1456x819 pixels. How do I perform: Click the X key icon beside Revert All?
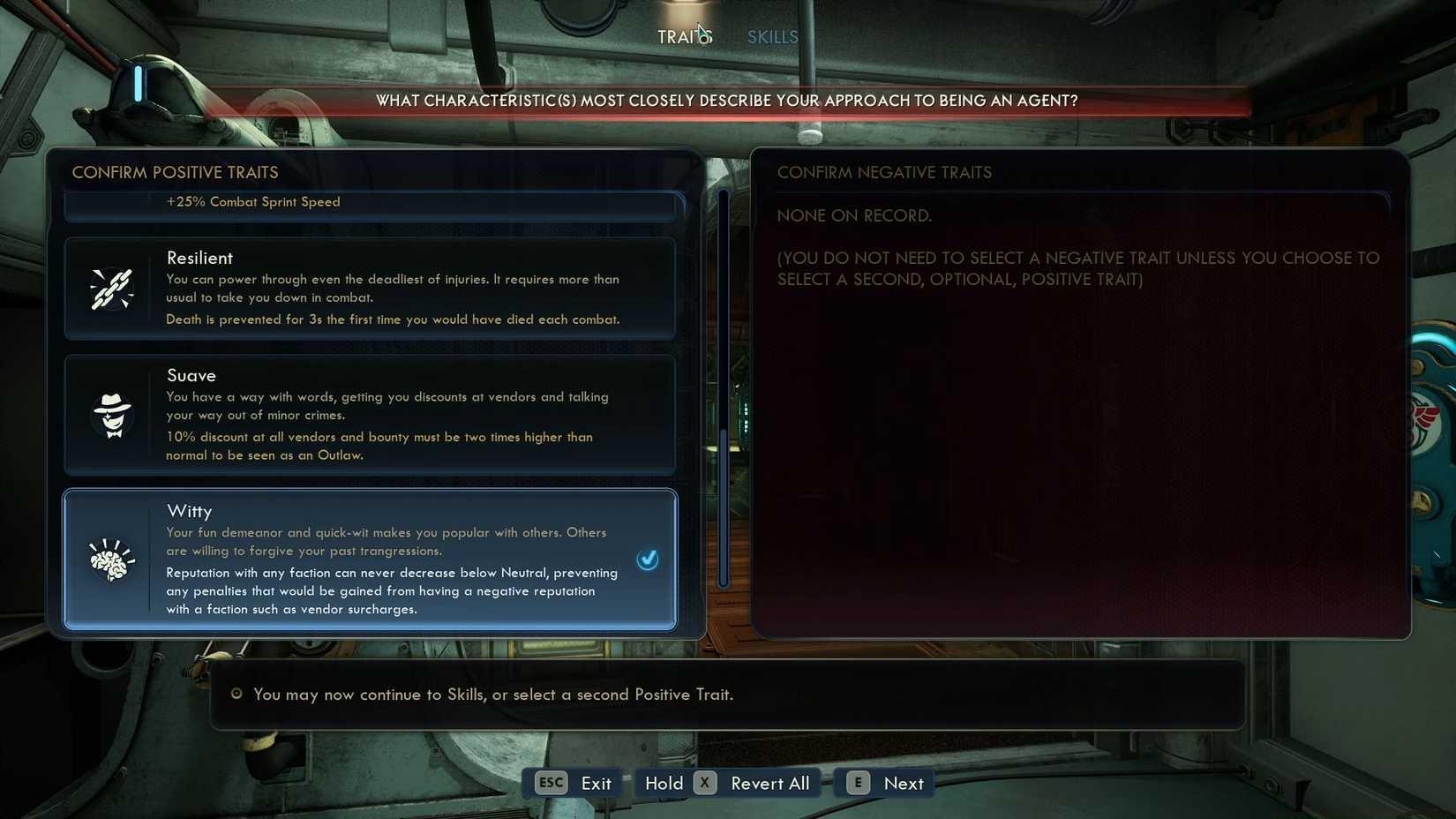[704, 783]
